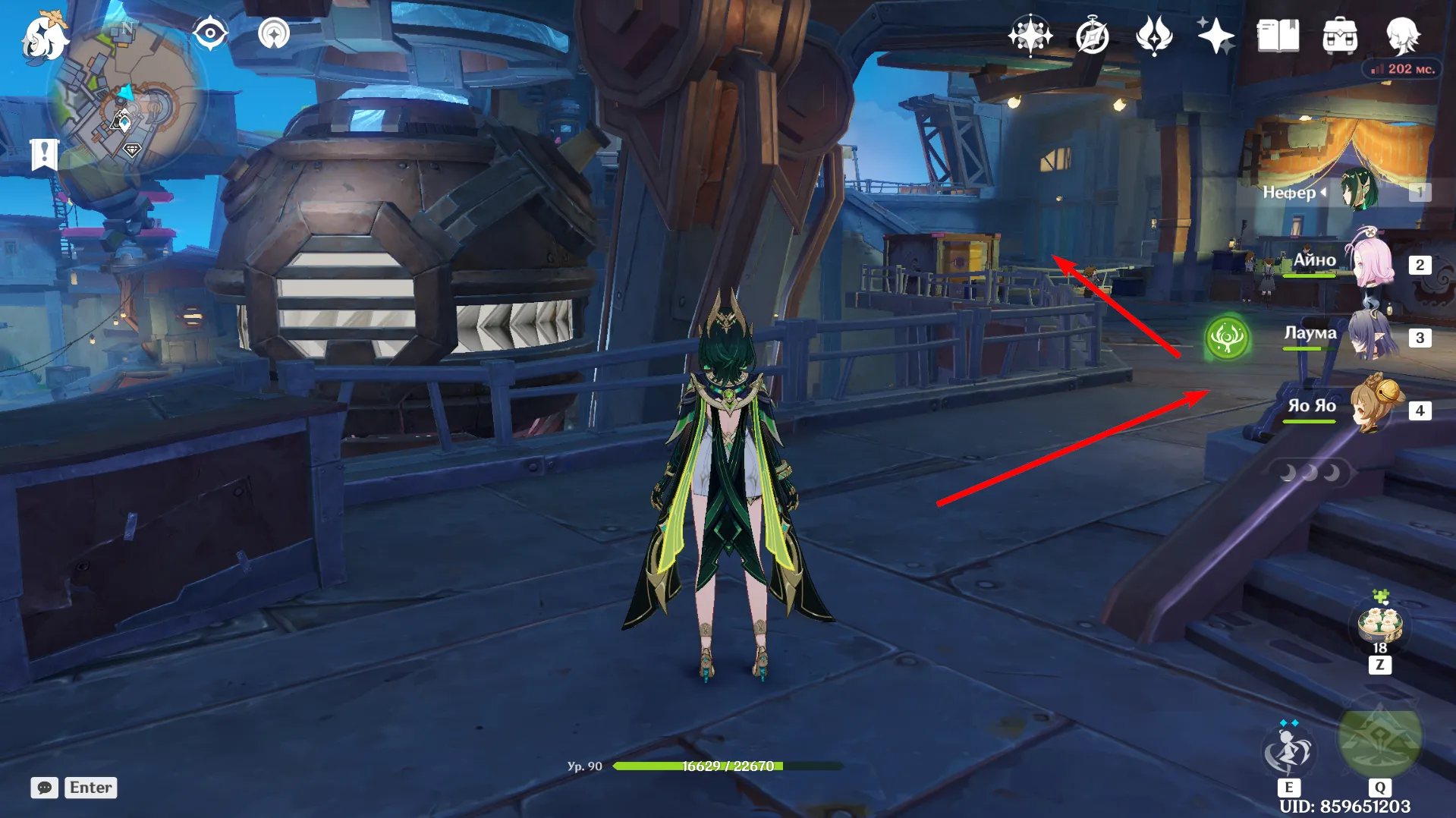Open the Events overview menu
The width and height of the screenshot is (1456, 818).
coord(1031,35)
